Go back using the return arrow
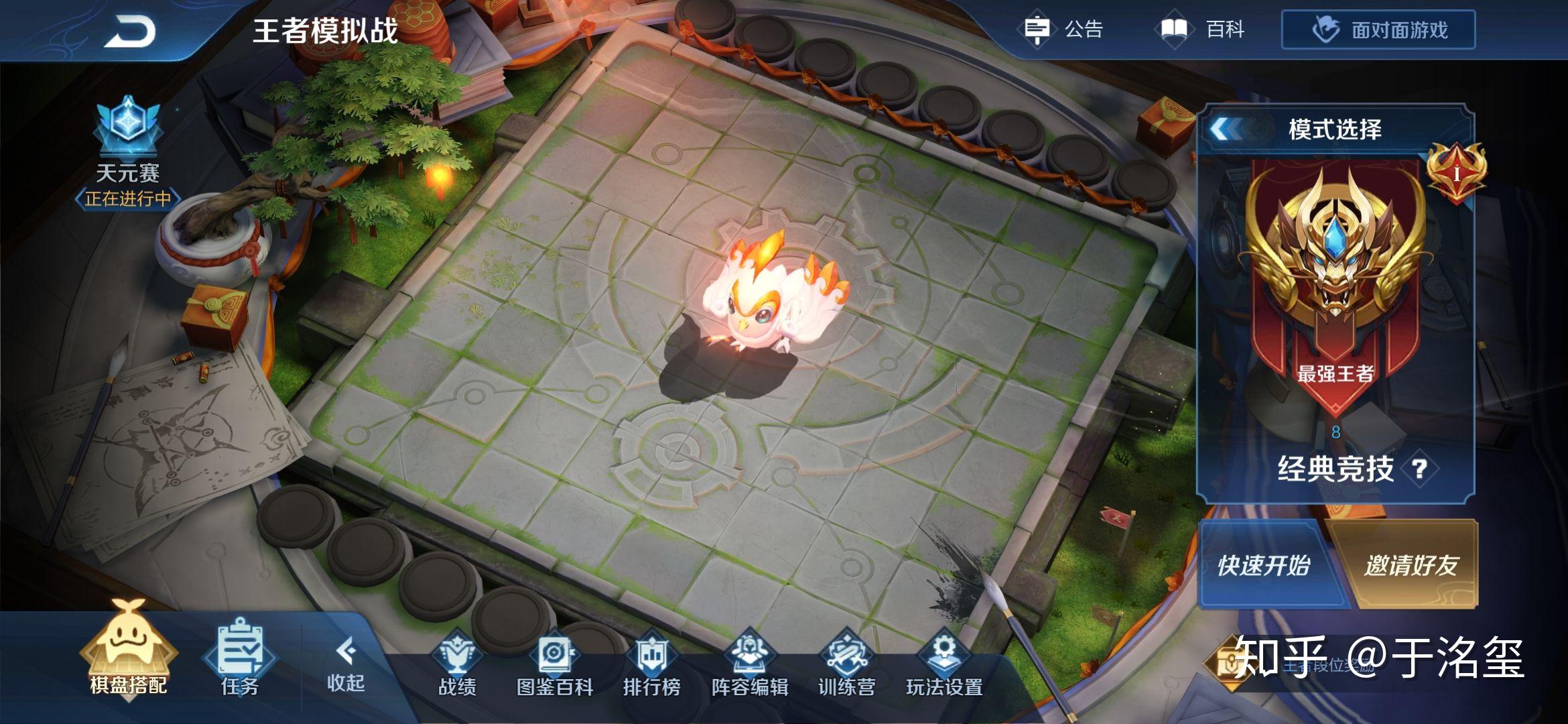Screen dimensions: 1568x724 click(129, 32)
